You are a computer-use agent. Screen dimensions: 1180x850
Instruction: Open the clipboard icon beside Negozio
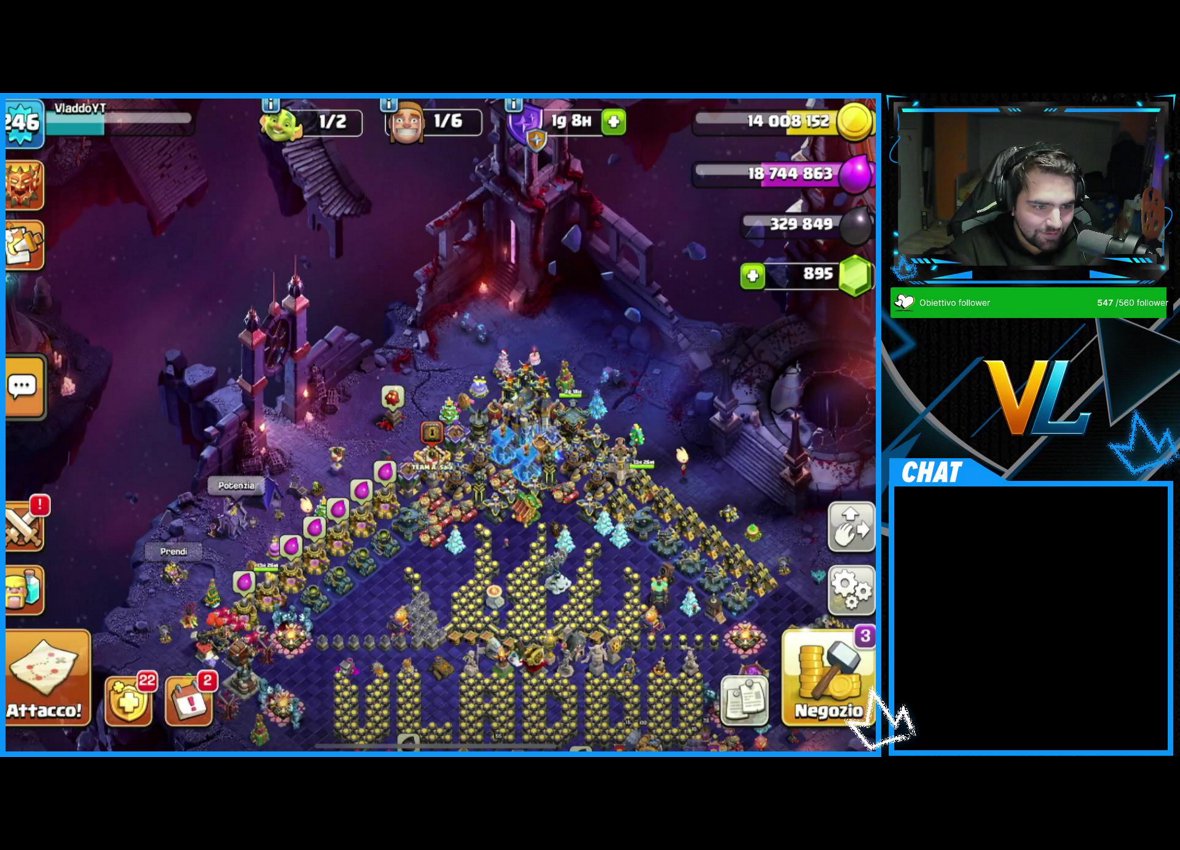click(745, 700)
